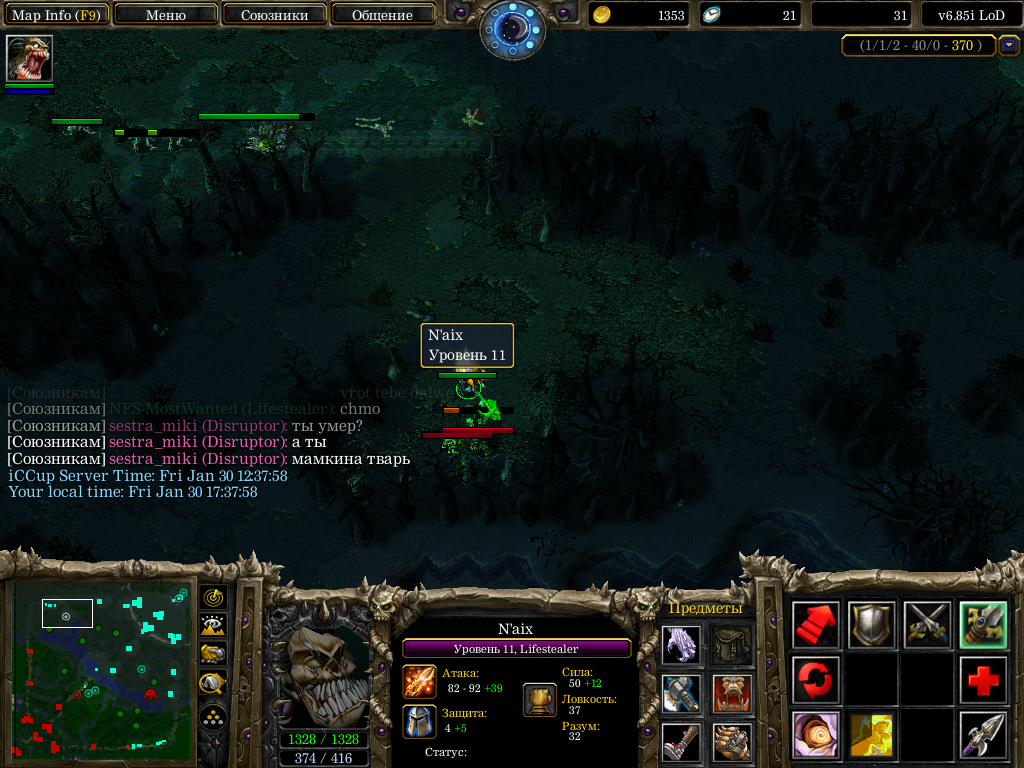Open the Меню button
Viewport: 1024px width, 768px height.
pos(166,15)
